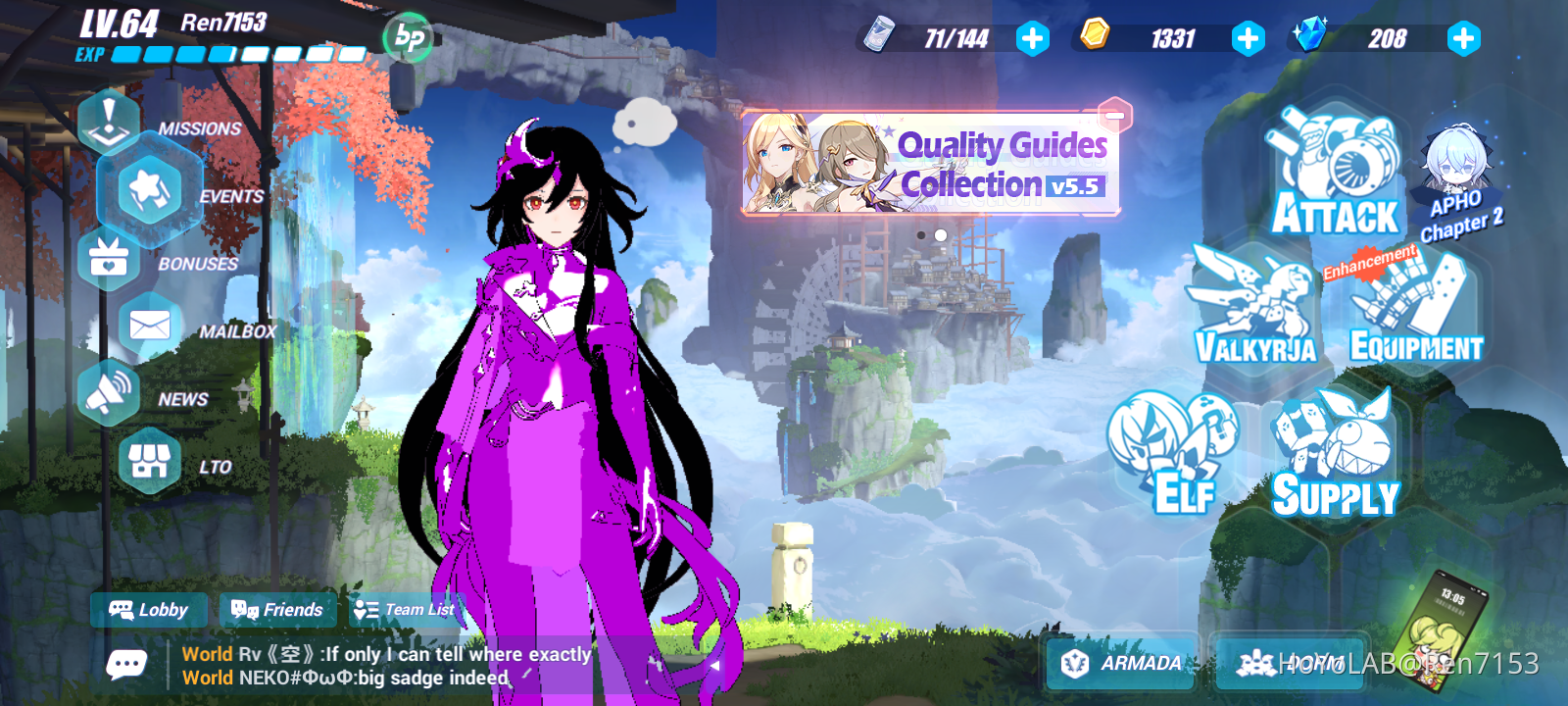Select the second banner carousel dot

click(x=939, y=234)
